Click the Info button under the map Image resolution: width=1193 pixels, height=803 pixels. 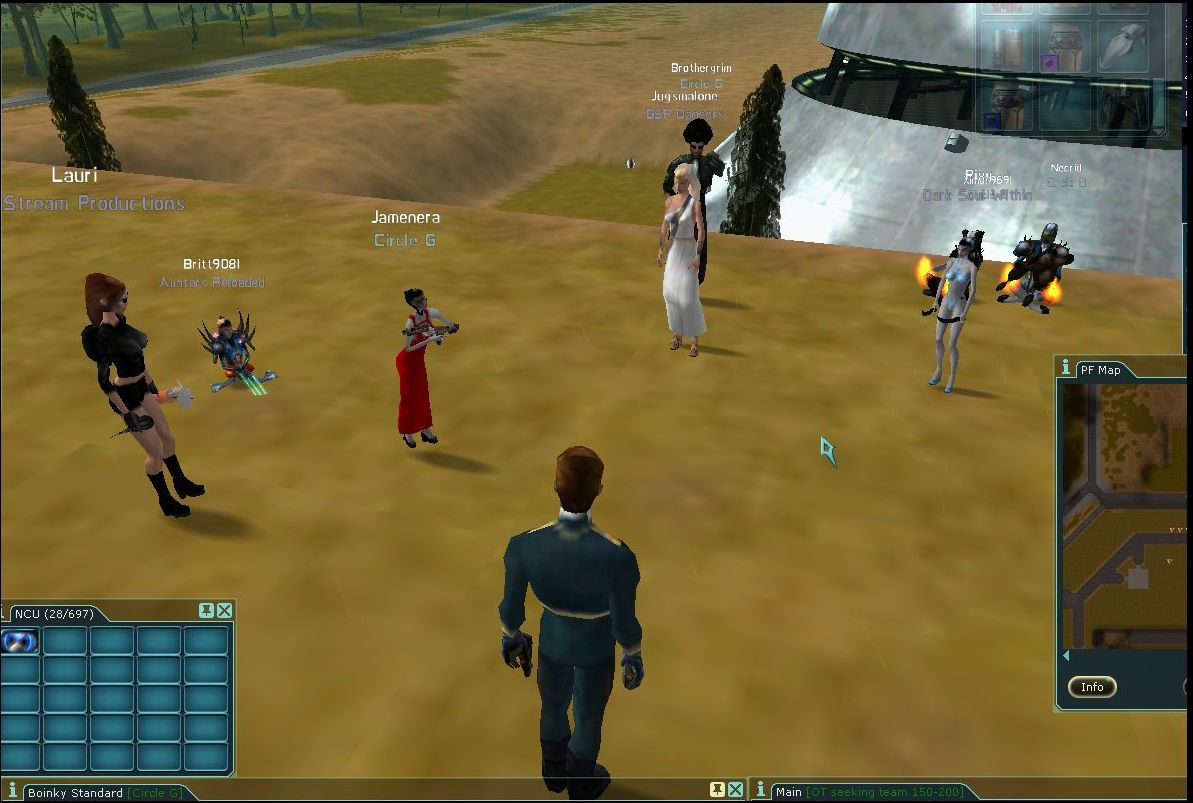click(1092, 687)
